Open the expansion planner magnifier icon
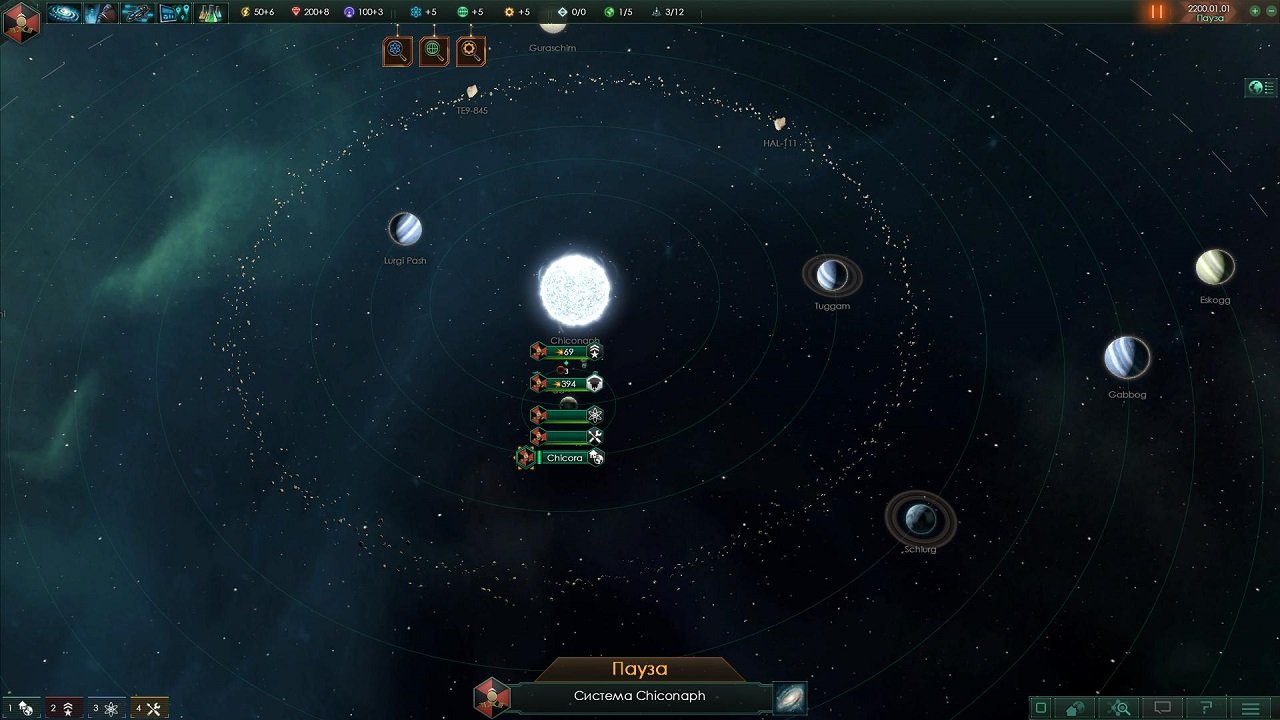Screen dimensions: 1280x720 coord(1120,708)
